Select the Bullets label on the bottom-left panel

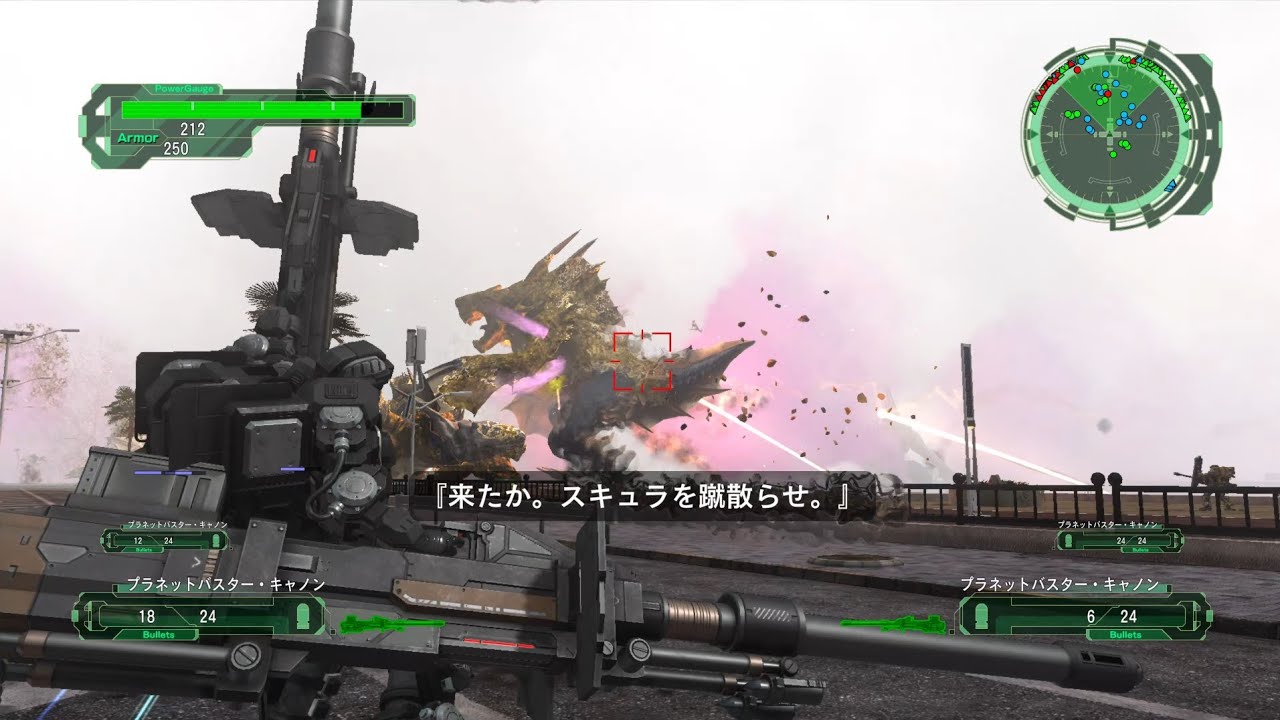coord(158,634)
